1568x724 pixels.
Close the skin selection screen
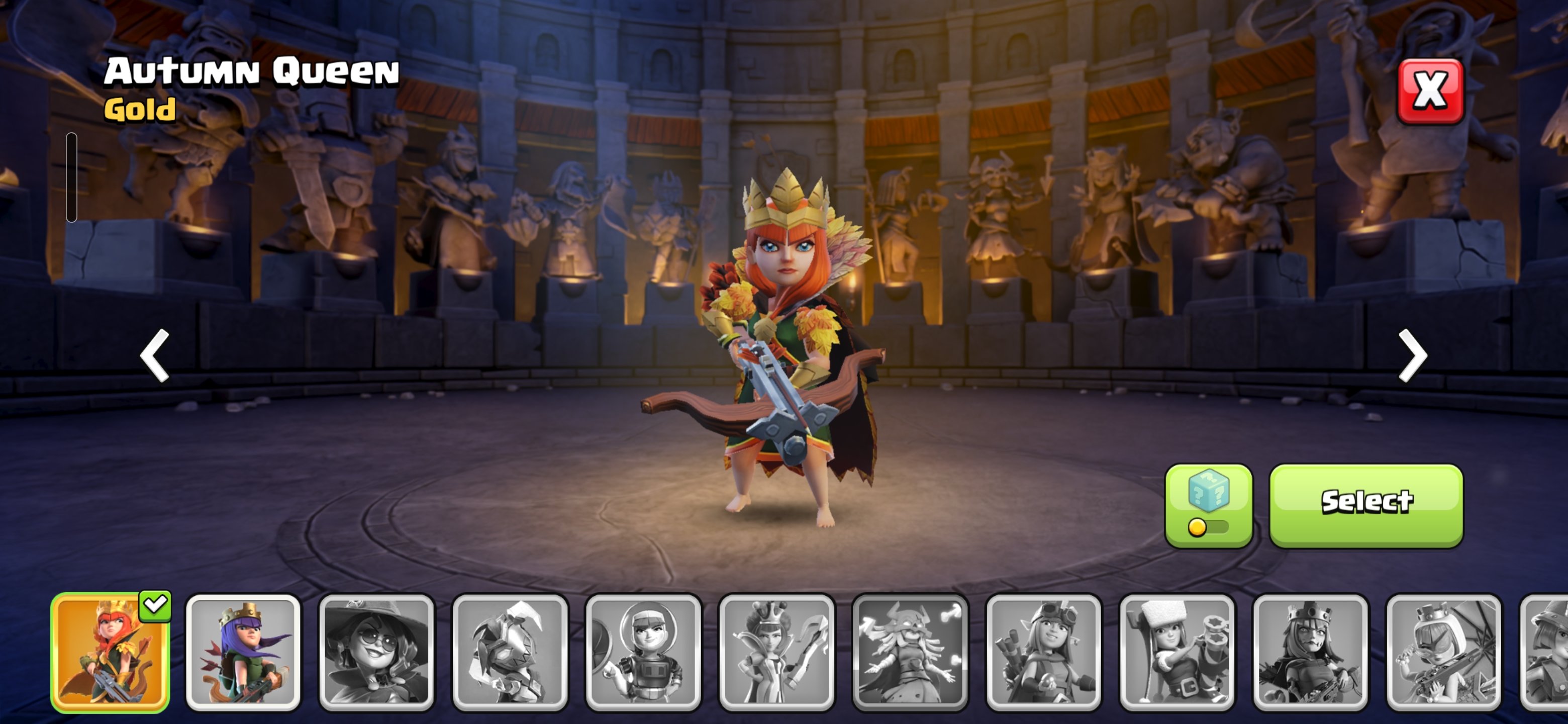click(x=1430, y=92)
